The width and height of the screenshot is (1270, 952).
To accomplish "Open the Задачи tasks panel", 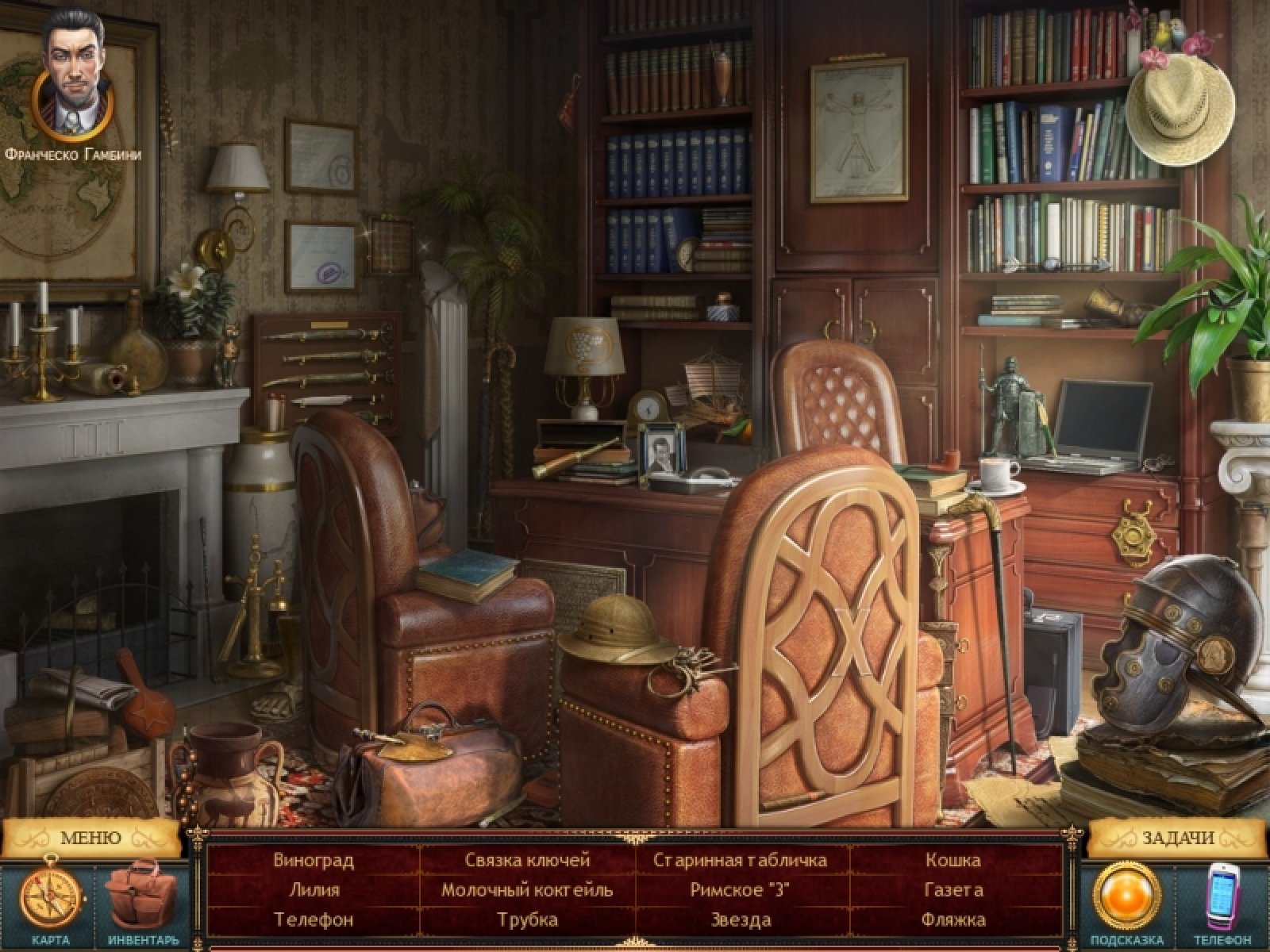I will pyautogui.click(x=1178, y=837).
